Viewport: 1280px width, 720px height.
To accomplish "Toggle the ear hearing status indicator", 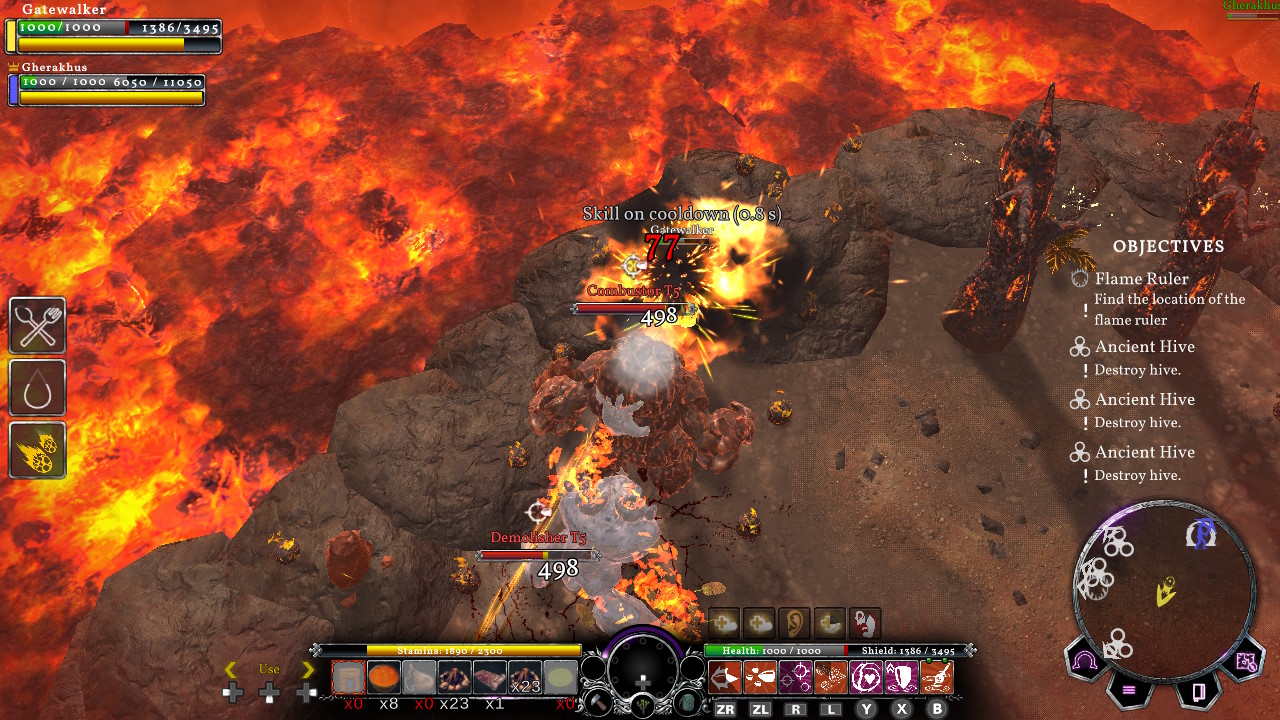I will [794, 622].
